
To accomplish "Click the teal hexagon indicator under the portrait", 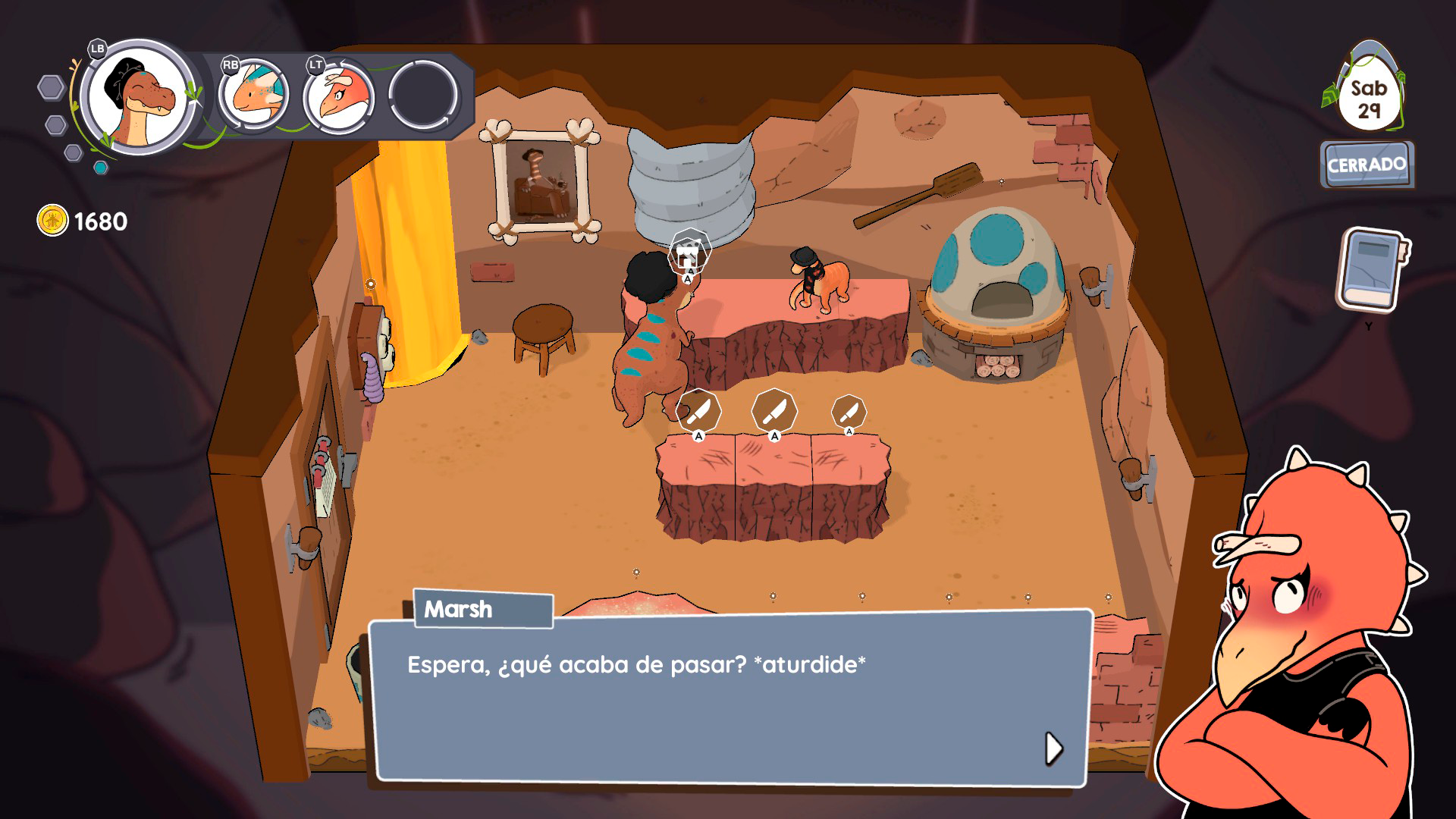I will 101,168.
